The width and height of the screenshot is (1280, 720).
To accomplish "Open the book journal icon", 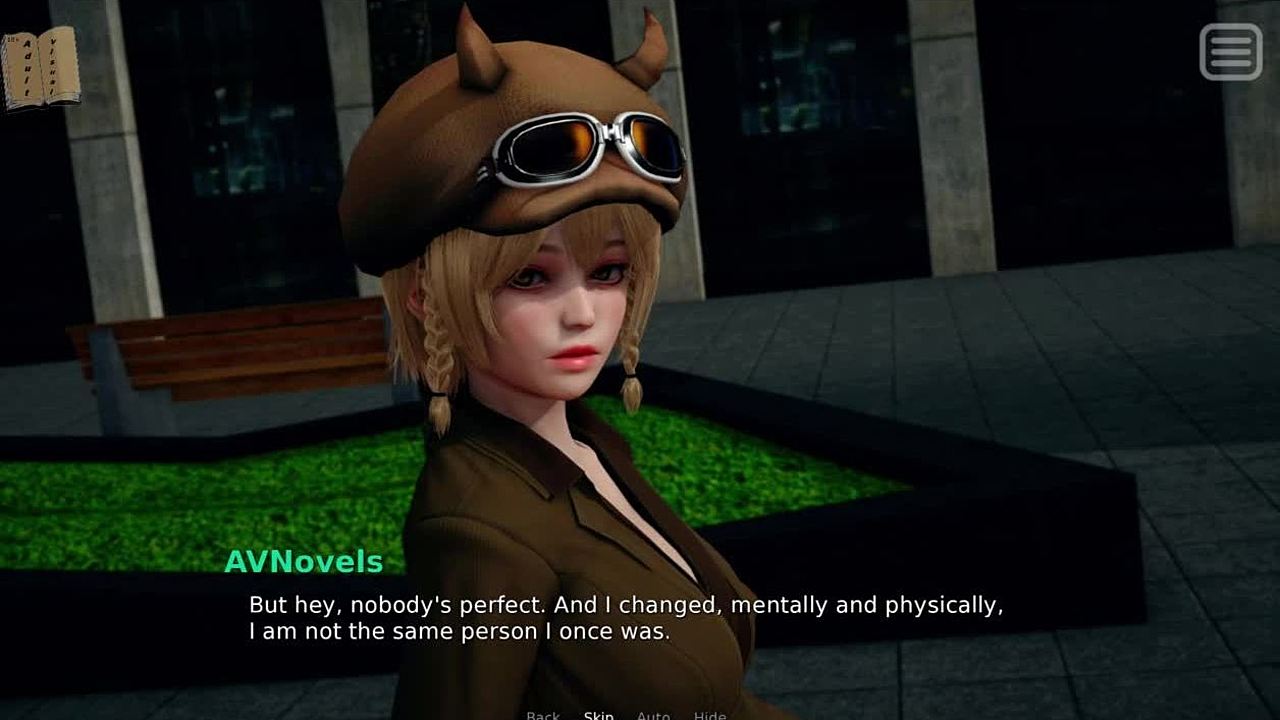I will coord(40,67).
